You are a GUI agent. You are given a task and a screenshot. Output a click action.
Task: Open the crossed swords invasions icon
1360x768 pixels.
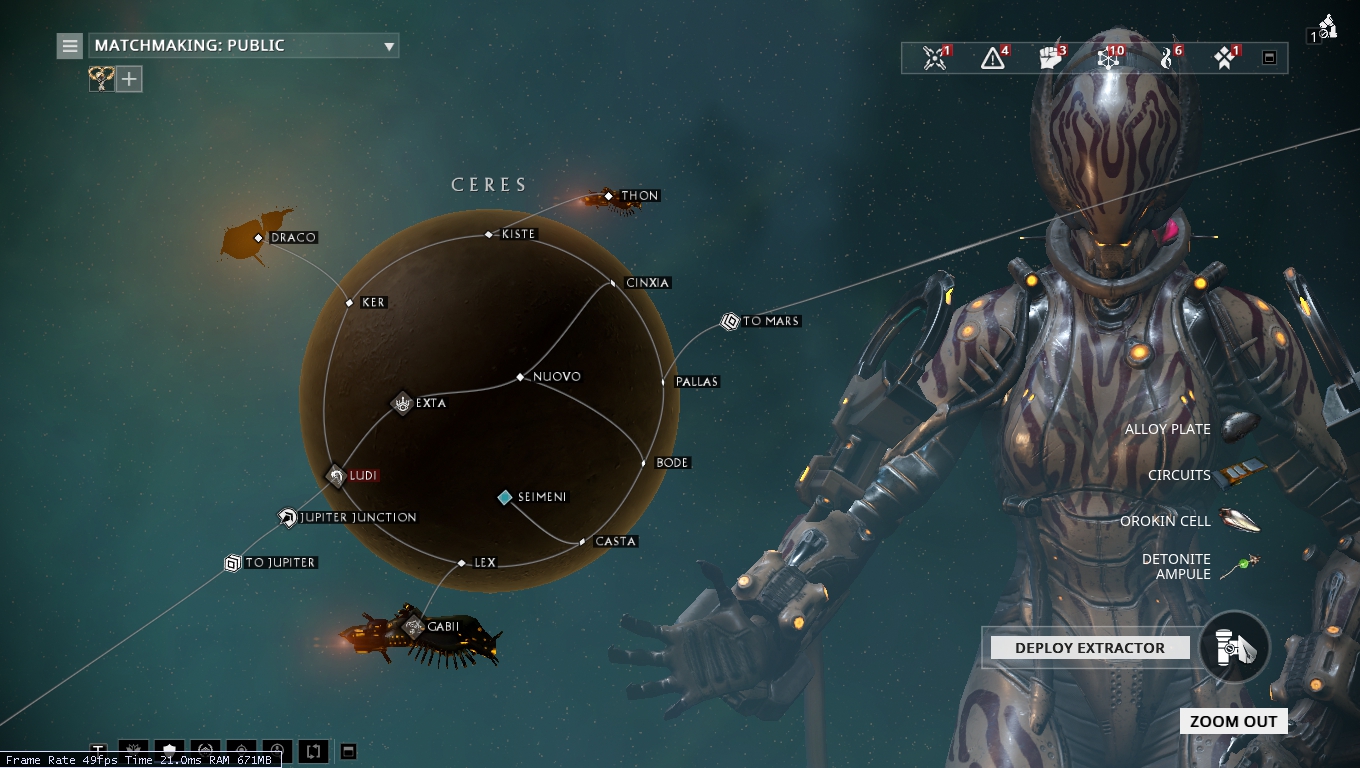(934, 58)
